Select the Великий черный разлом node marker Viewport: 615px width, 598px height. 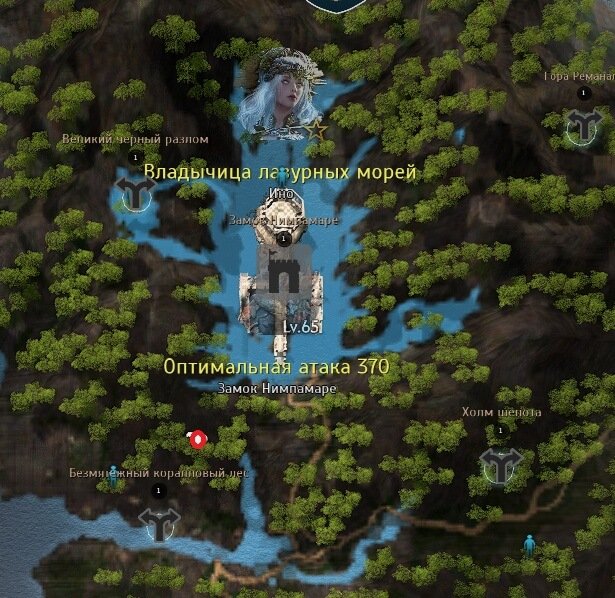133,190
